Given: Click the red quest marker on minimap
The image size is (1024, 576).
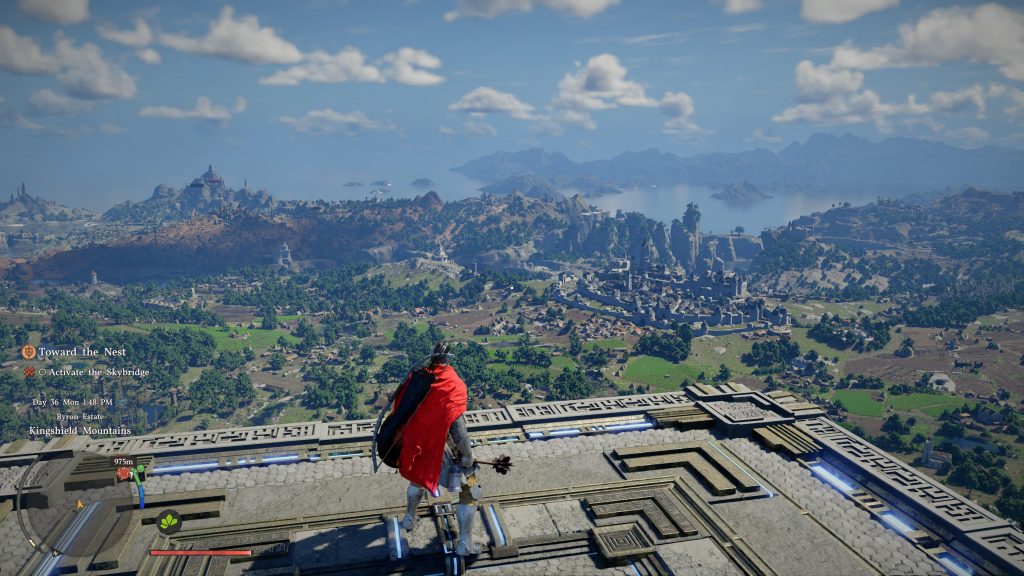Looking at the screenshot, I should coord(124,474).
